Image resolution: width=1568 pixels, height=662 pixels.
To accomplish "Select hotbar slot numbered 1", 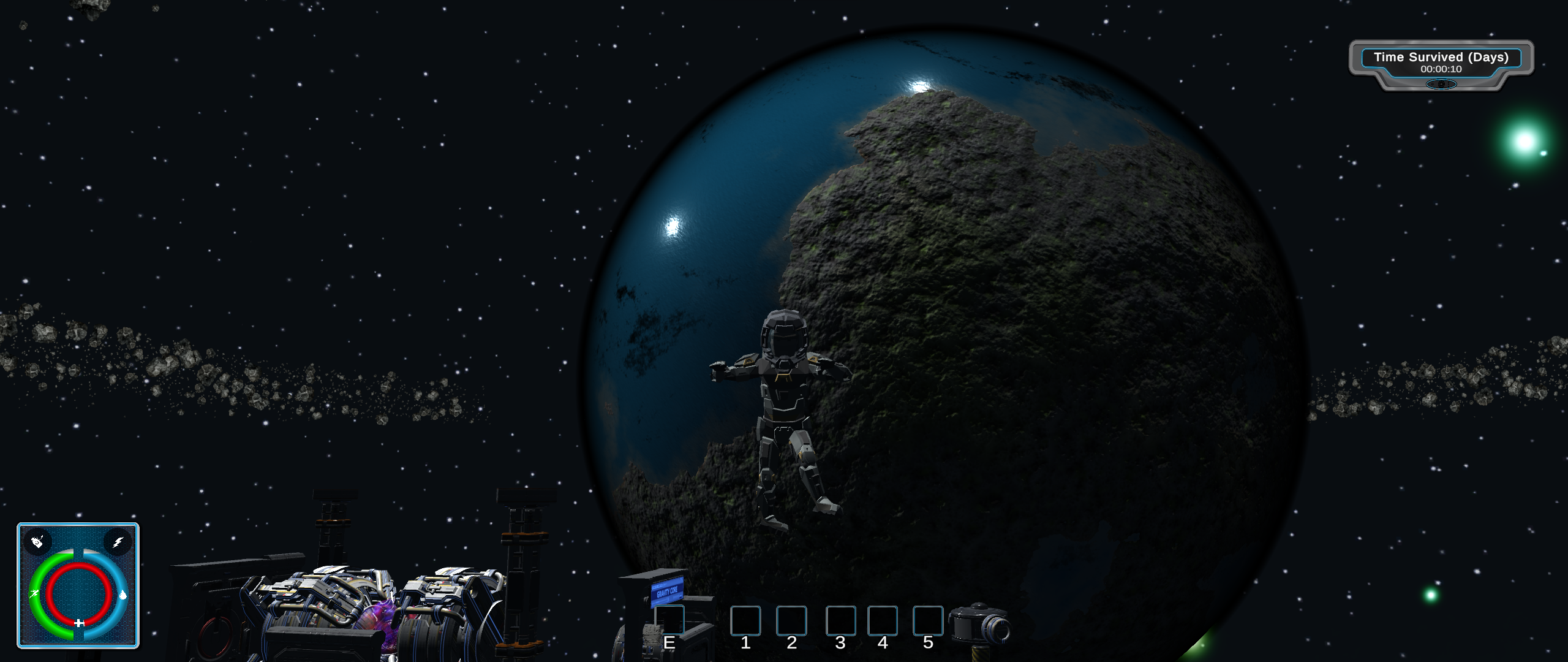I will 745,620.
